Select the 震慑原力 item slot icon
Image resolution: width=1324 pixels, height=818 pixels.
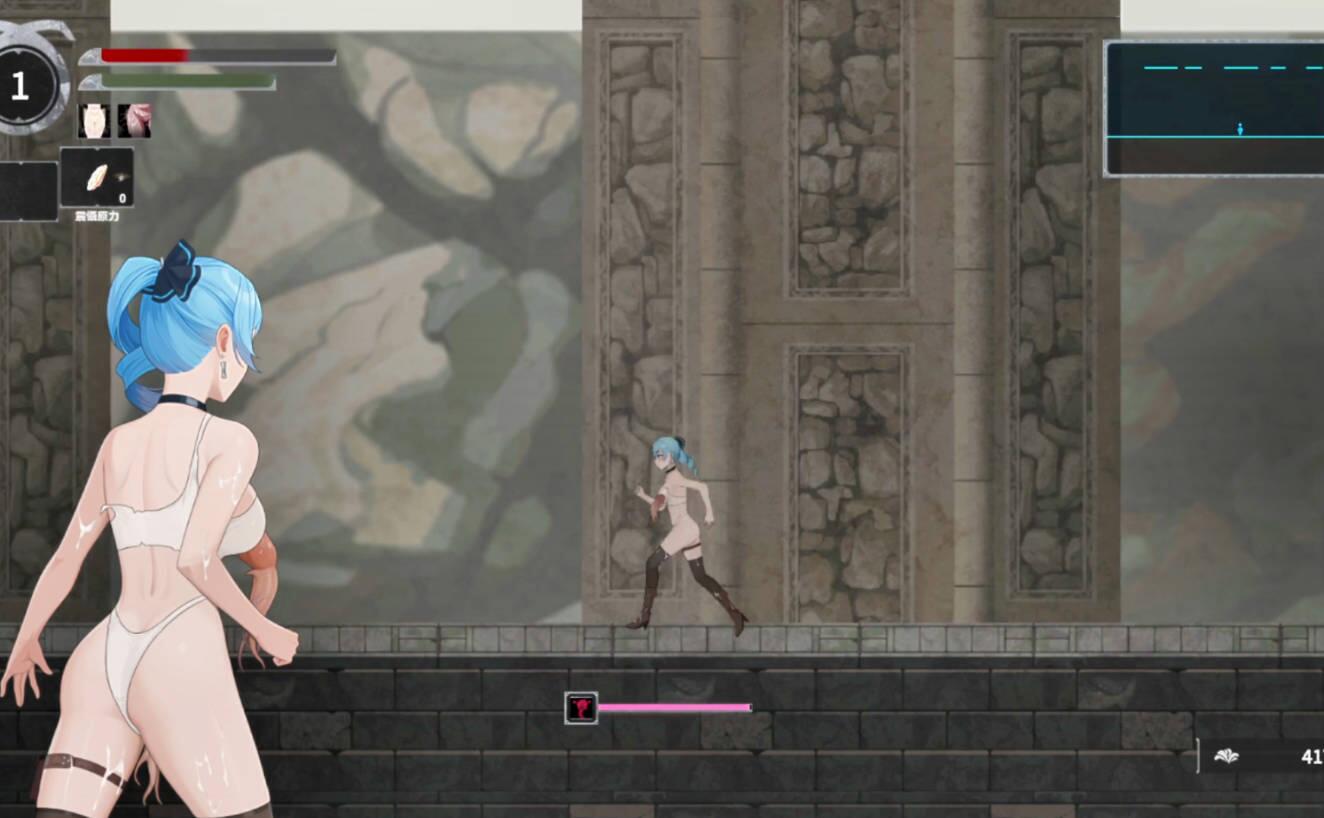97,177
